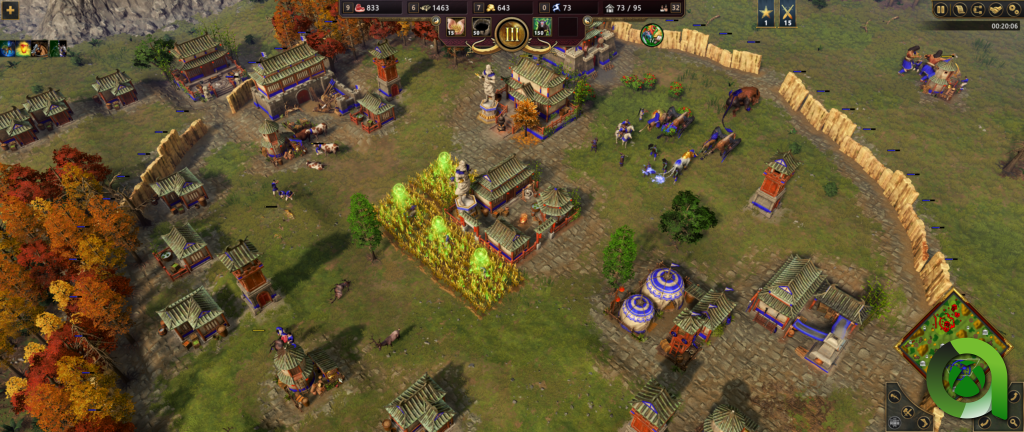Click the plus button in top-left corner

tap(10, 9)
